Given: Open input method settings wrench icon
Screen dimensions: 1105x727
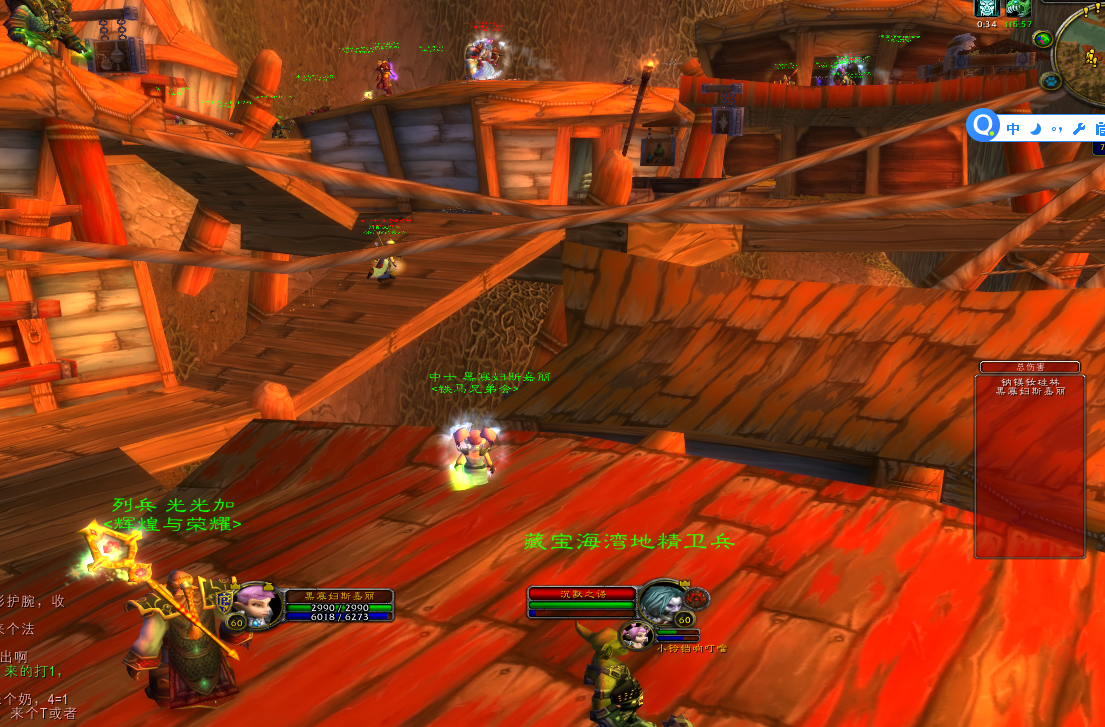Looking at the screenshot, I should click(1078, 128).
